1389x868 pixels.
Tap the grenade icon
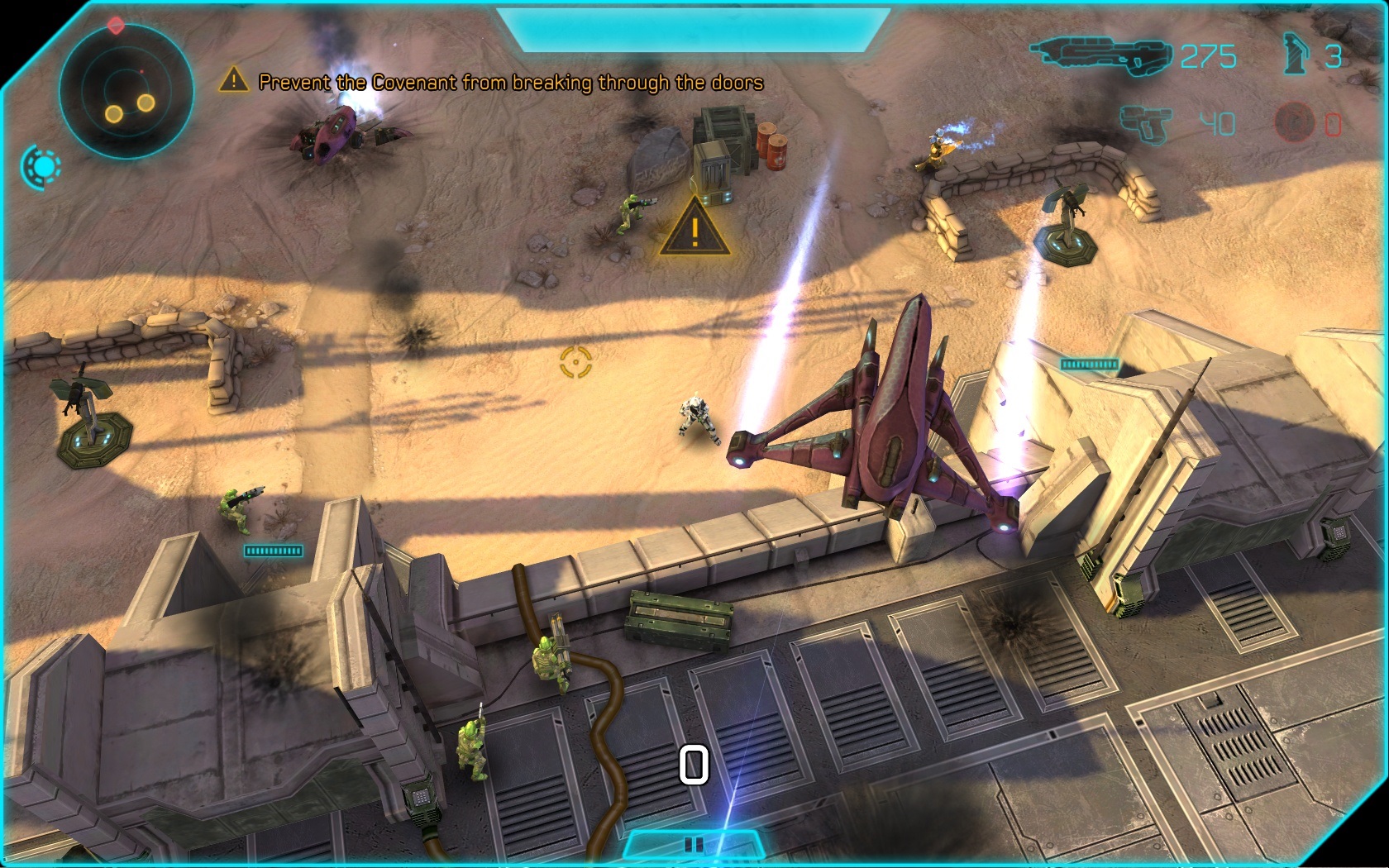coord(1295,55)
